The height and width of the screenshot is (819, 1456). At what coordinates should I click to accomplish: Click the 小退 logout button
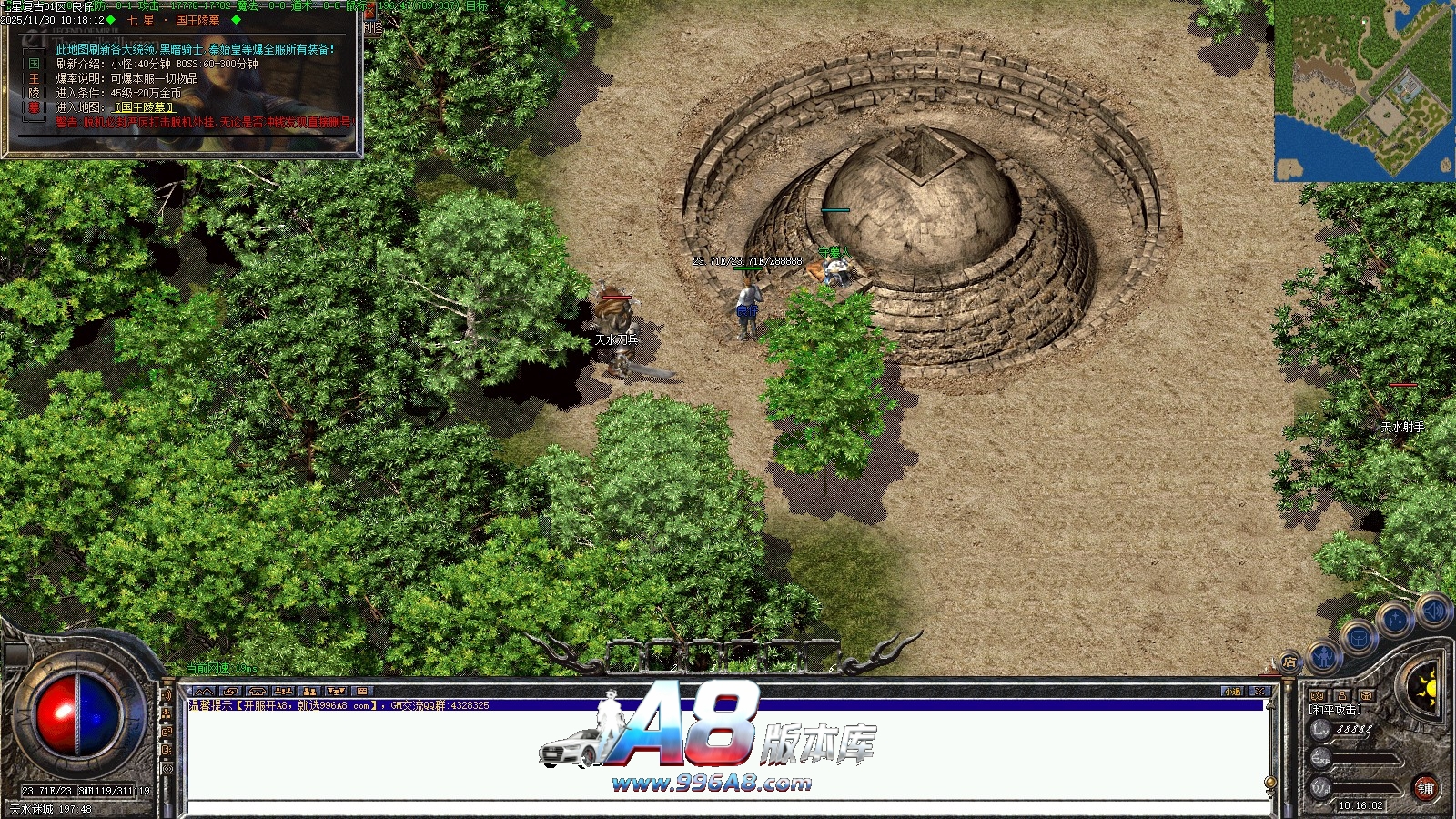coord(1232,692)
